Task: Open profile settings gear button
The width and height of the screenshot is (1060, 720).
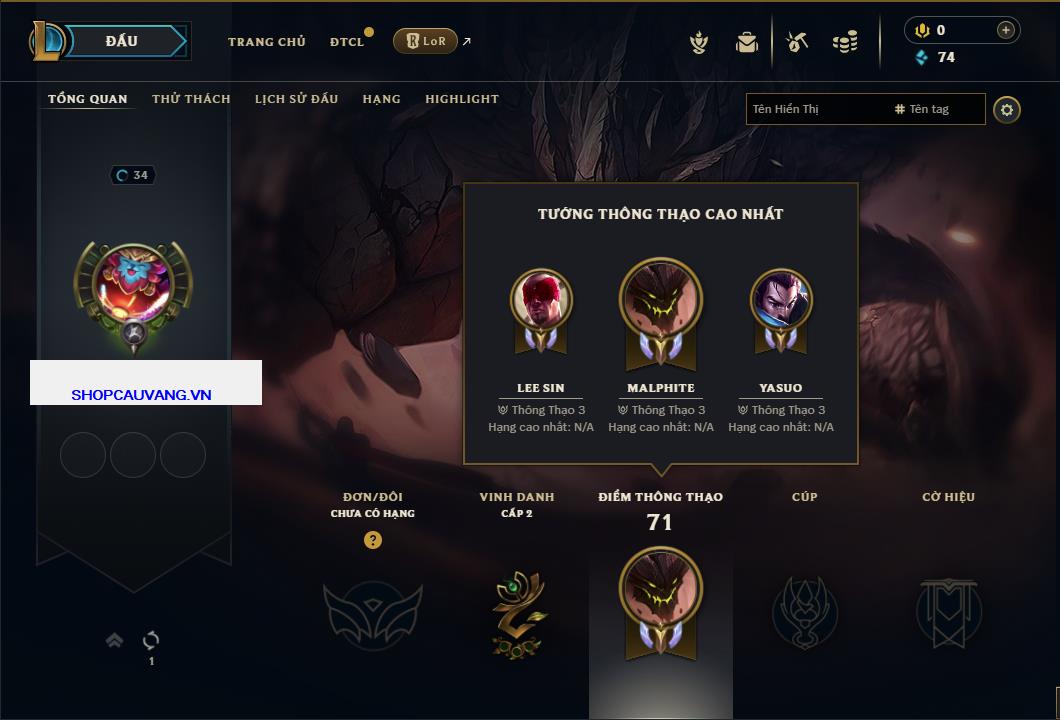Action: point(1007,109)
